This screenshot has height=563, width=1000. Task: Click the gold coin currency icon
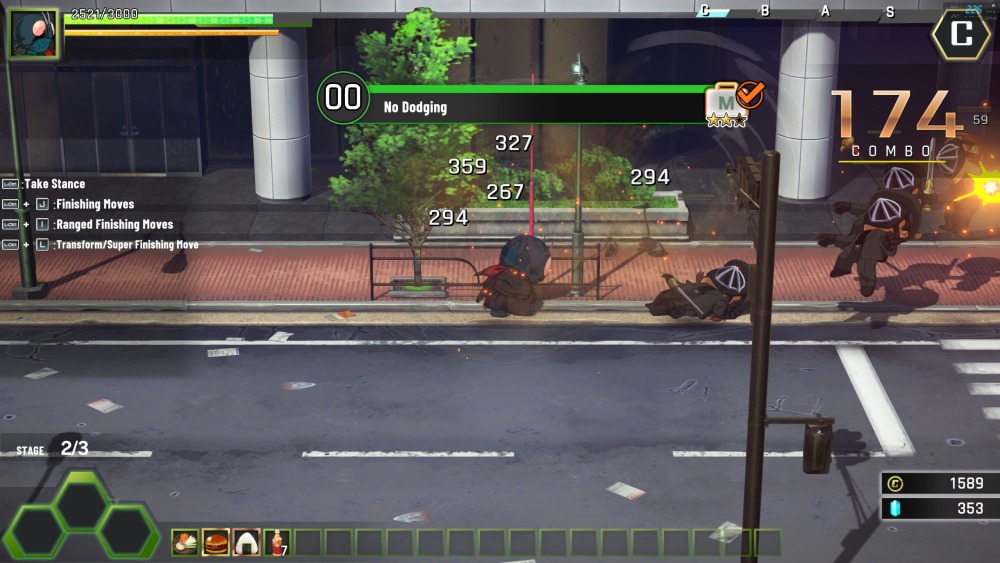point(896,484)
